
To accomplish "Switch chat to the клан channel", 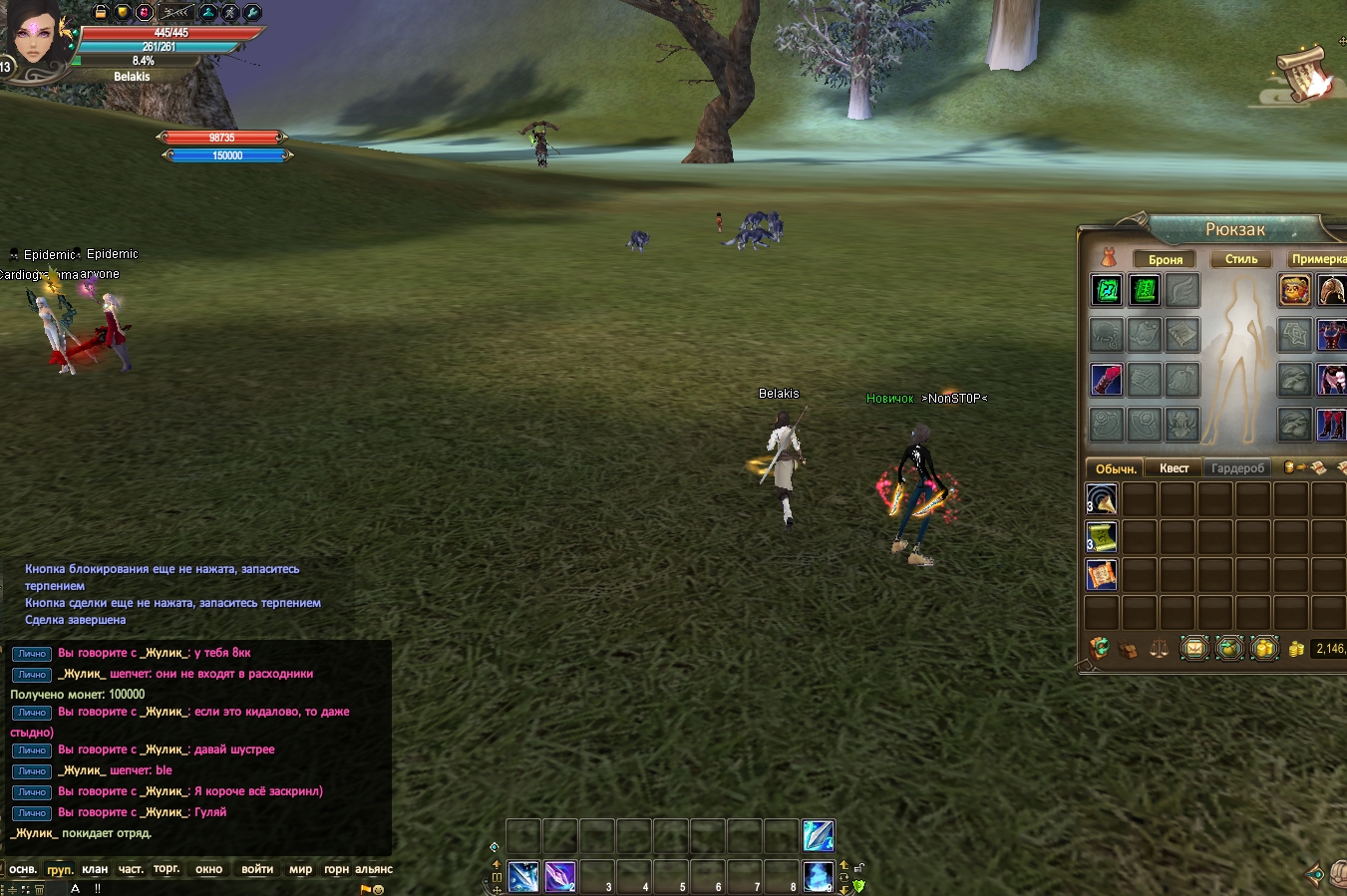I will 95,869.
